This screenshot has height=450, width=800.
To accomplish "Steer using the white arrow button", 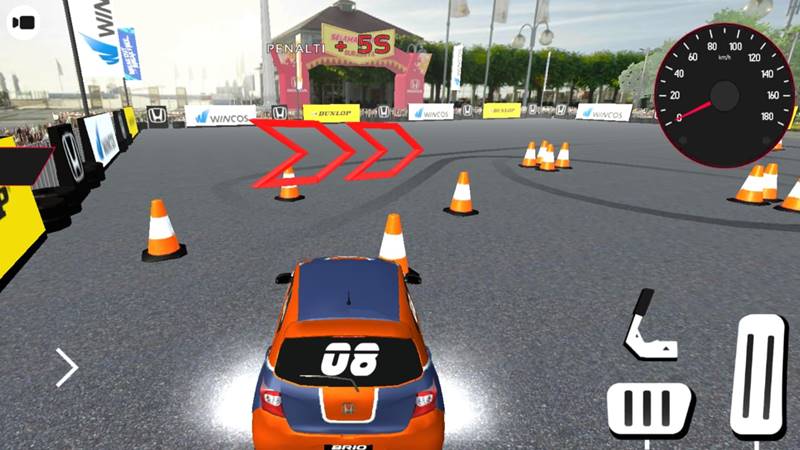I will (x=66, y=367).
